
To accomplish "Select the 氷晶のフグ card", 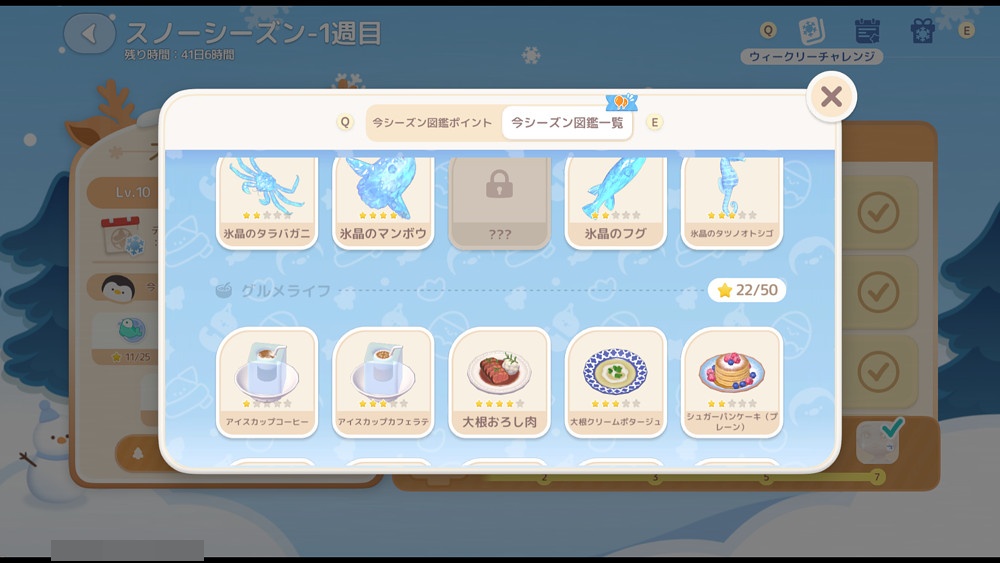I will tap(615, 202).
